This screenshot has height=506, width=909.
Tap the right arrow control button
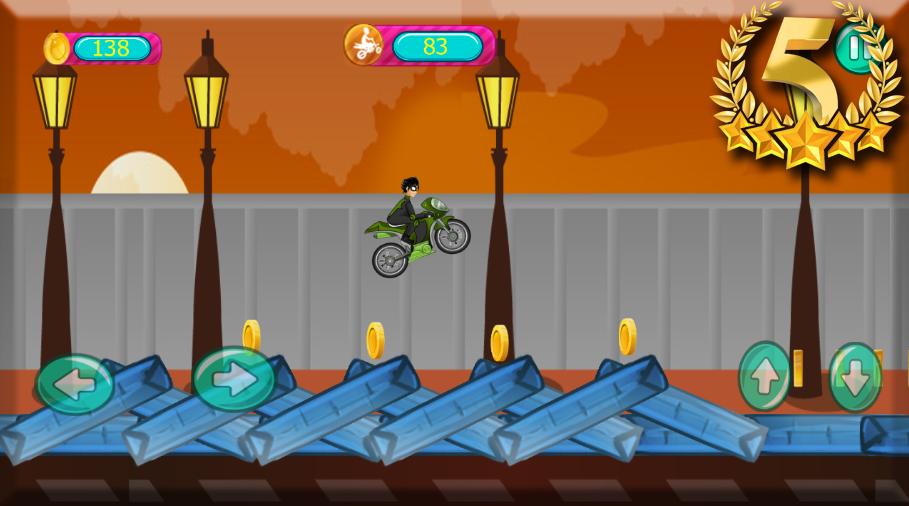[233, 379]
